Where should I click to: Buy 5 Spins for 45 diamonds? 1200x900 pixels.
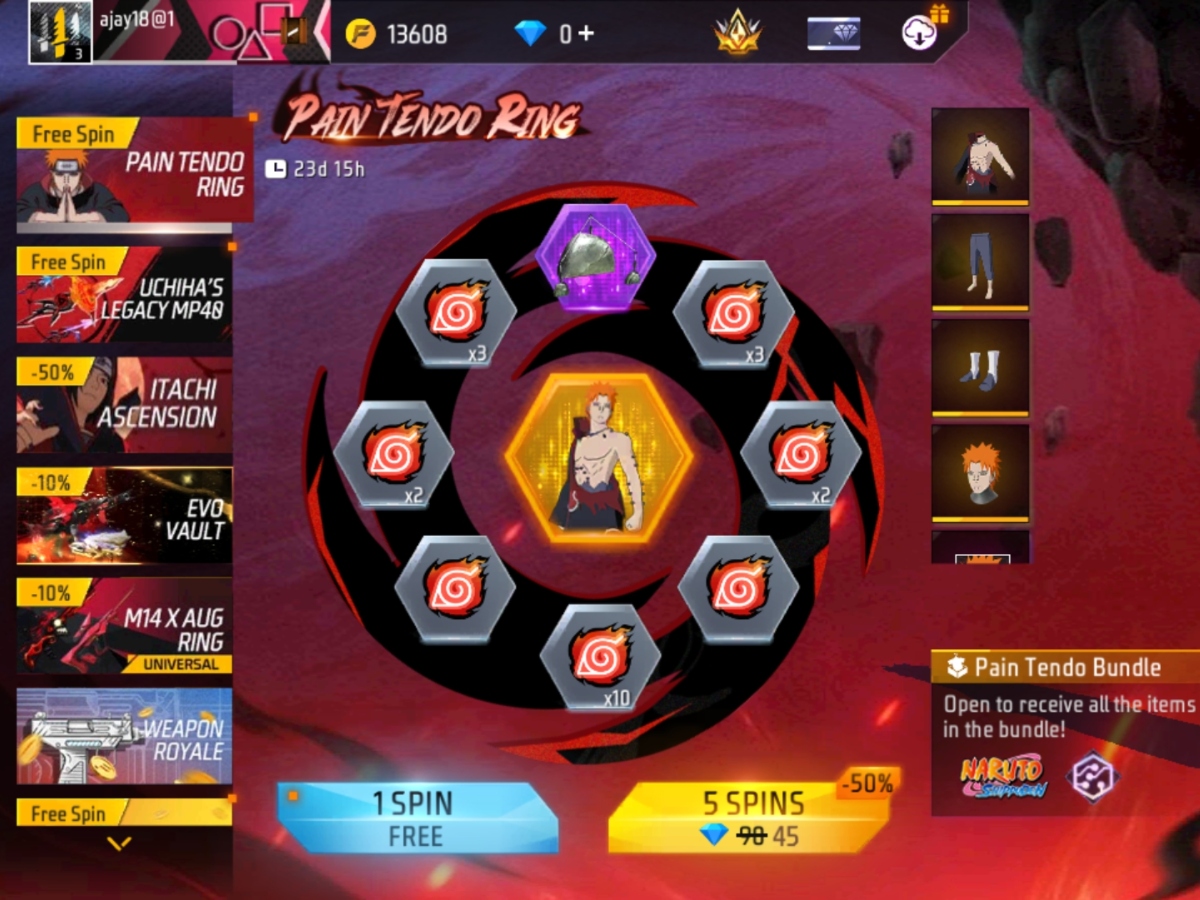tap(750, 817)
